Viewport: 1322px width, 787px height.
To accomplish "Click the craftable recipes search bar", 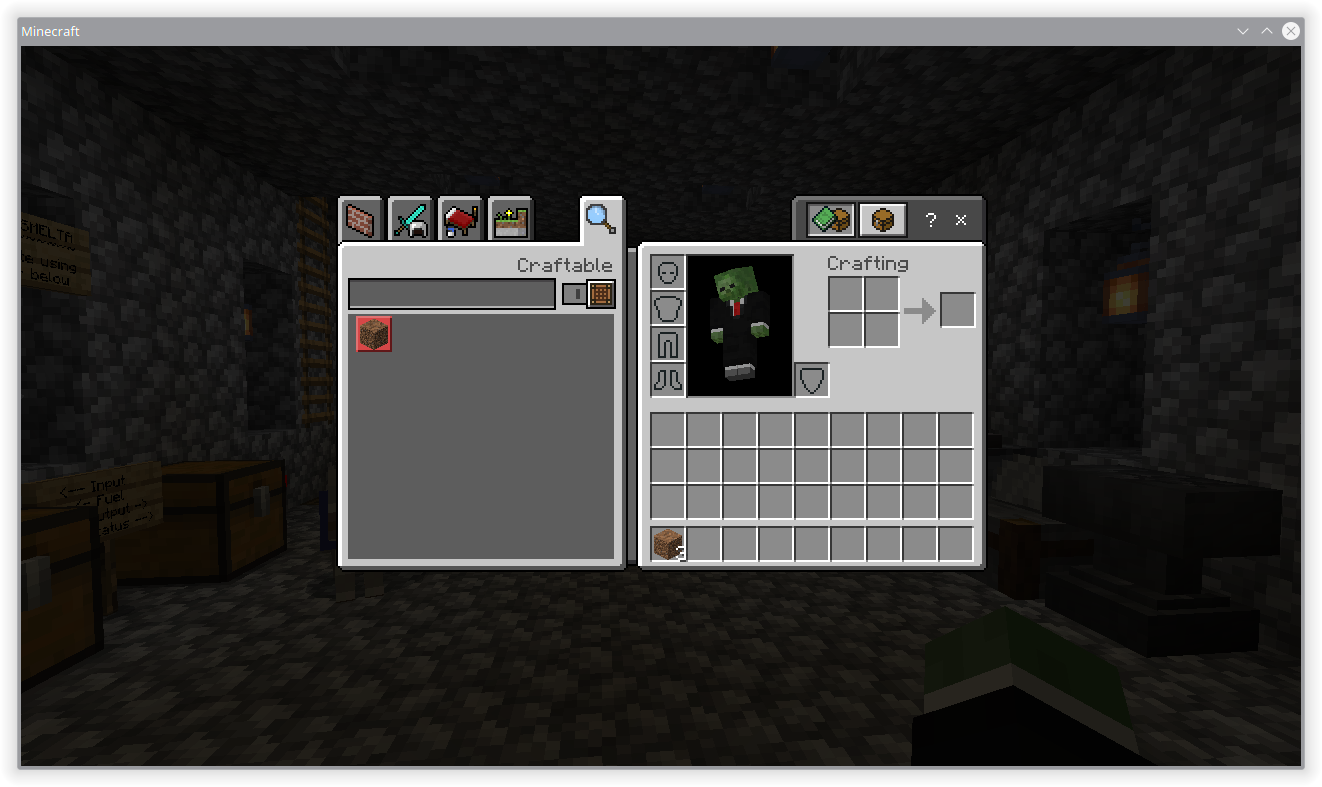I will (452, 293).
